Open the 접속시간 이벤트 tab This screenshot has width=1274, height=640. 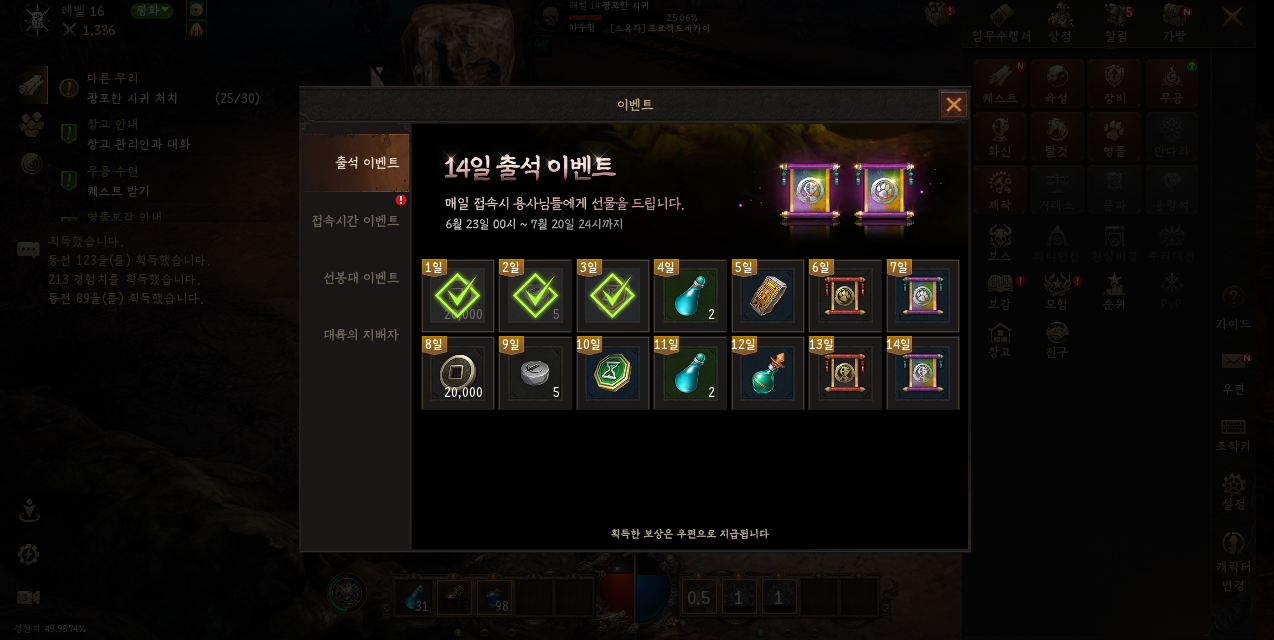(356, 220)
